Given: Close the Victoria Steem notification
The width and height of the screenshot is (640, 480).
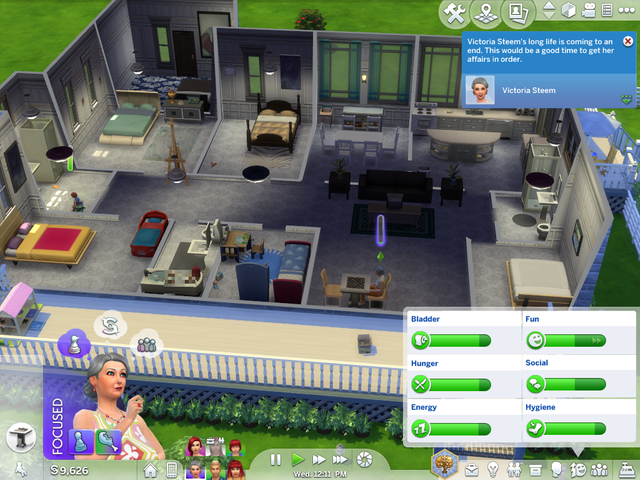Looking at the screenshot, I should point(628,41).
